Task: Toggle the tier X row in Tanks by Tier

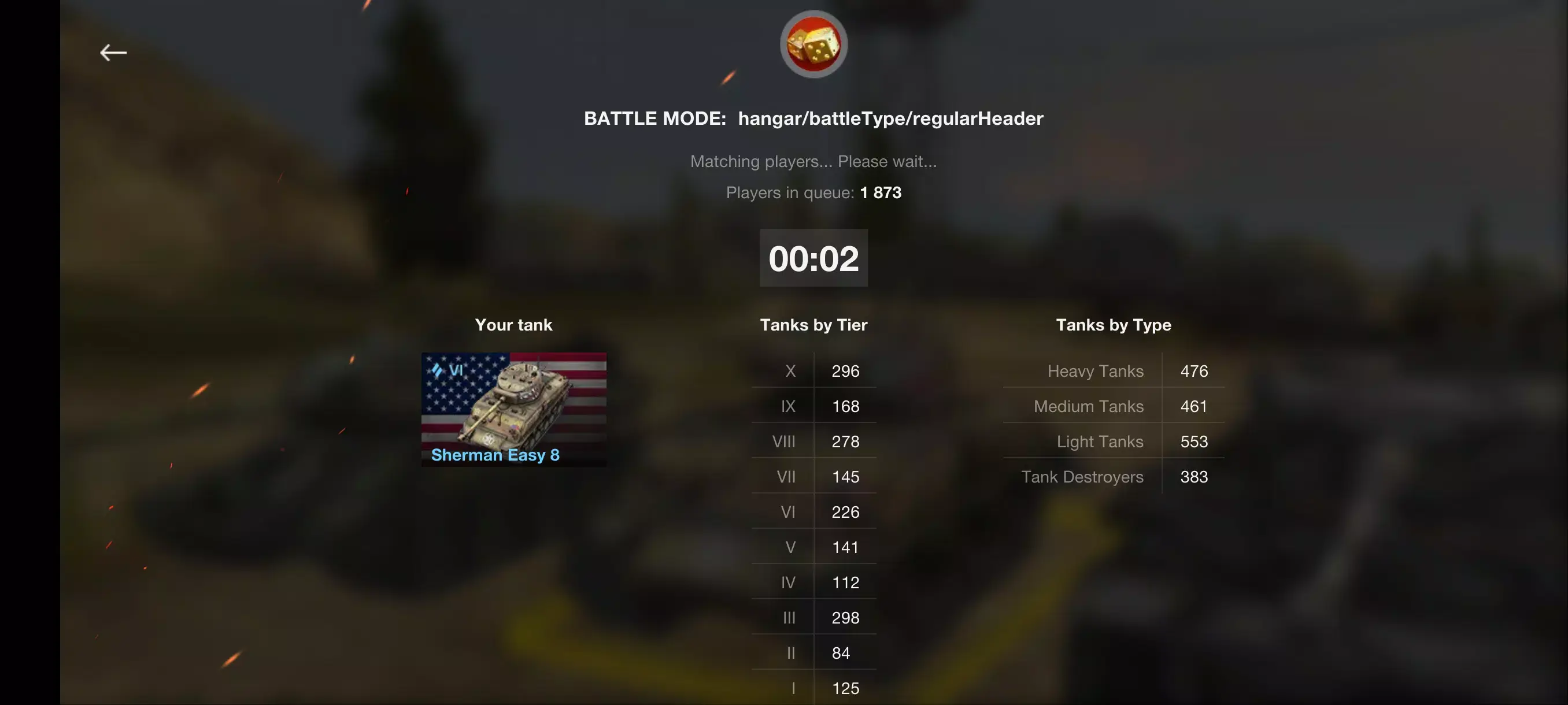Action: tap(814, 371)
